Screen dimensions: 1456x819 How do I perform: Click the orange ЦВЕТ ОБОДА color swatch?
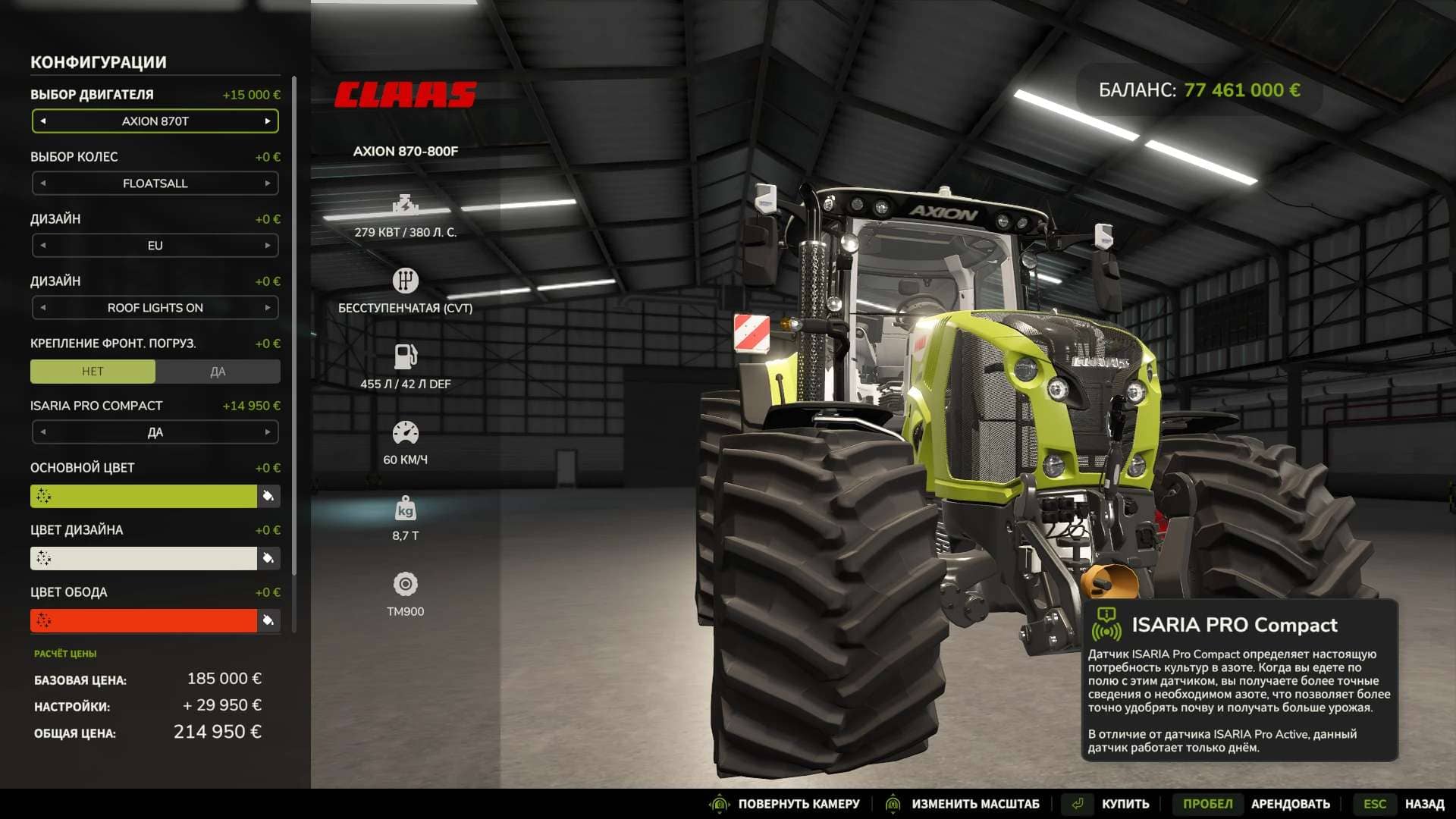point(144,620)
